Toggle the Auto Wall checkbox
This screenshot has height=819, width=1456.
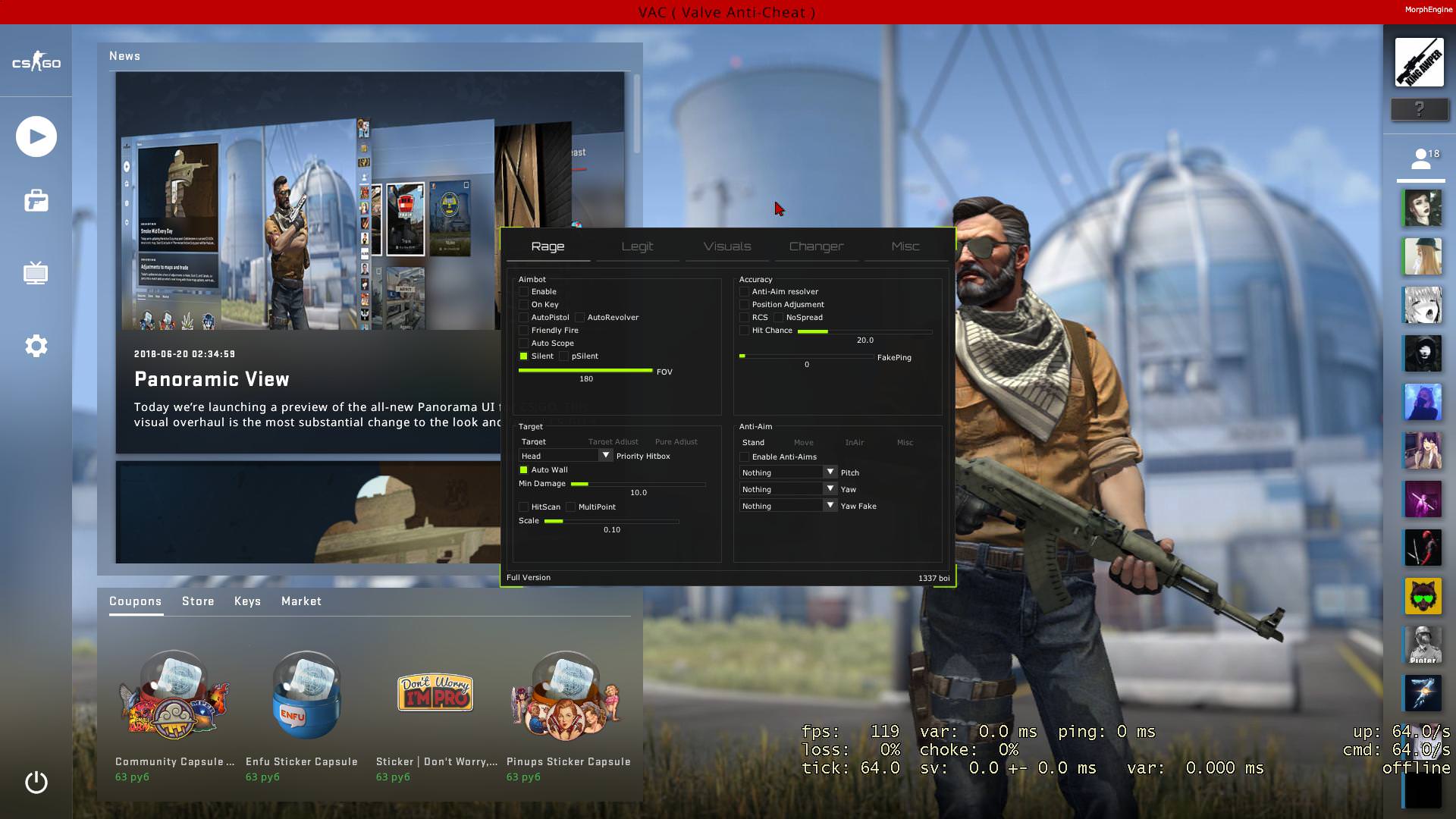tap(523, 470)
